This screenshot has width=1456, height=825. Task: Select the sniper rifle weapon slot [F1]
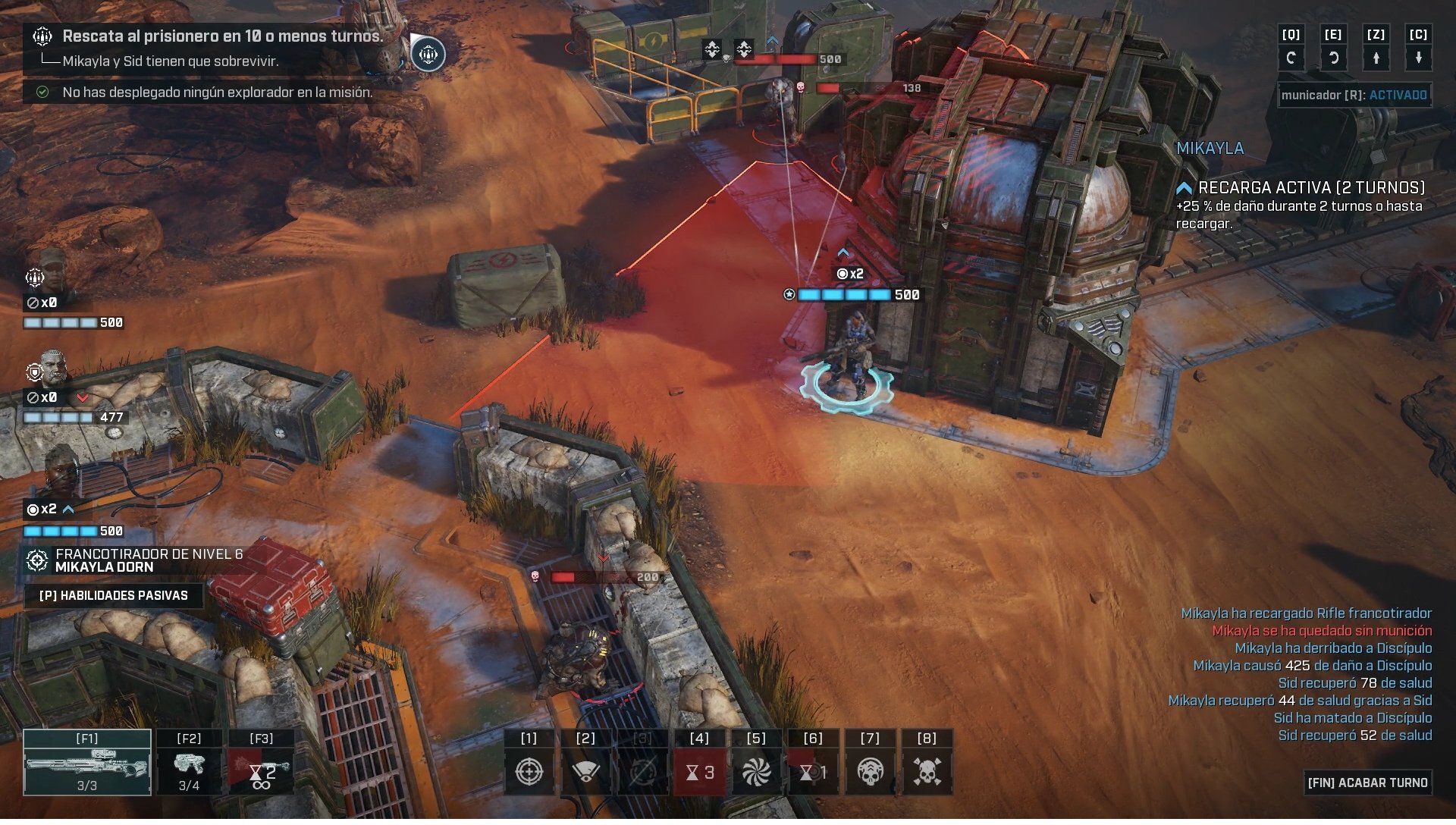pos(86,761)
